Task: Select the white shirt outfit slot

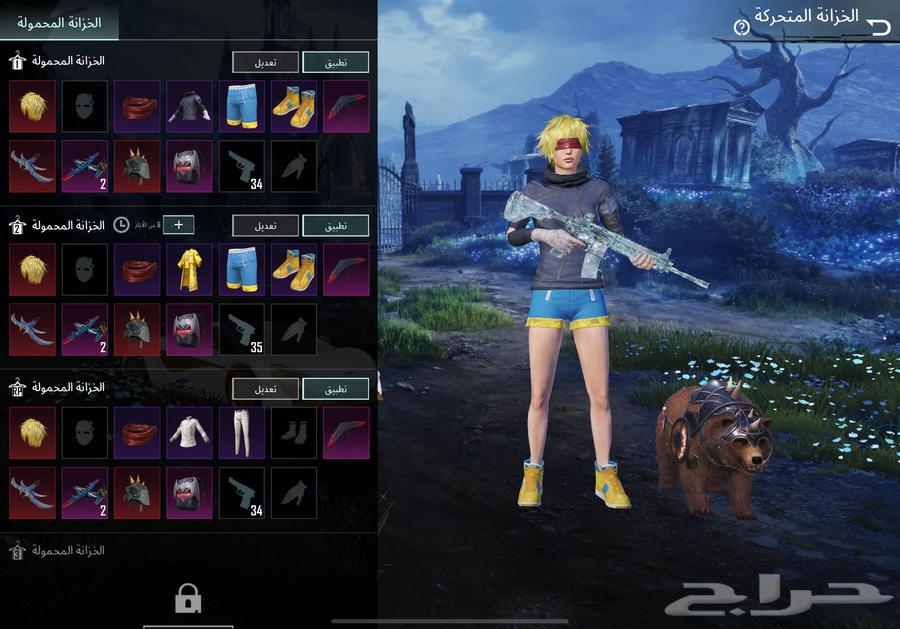Action: point(189,432)
